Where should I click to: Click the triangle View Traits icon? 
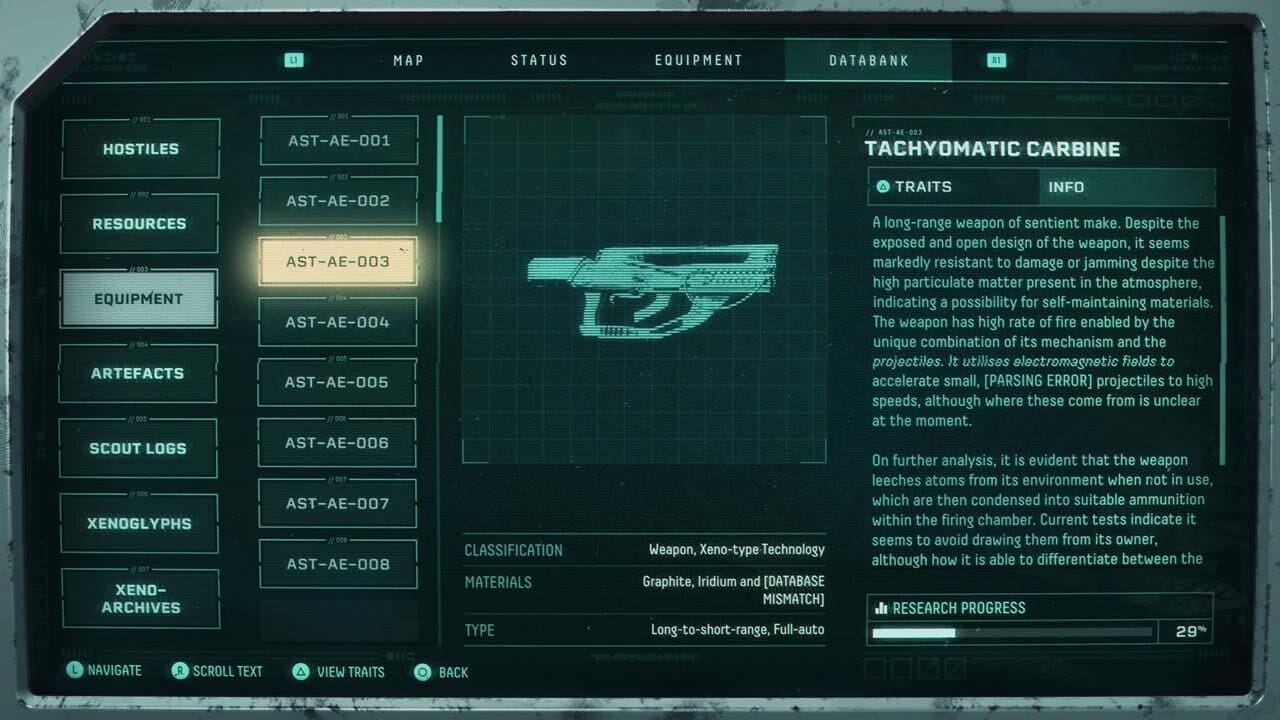[302, 671]
